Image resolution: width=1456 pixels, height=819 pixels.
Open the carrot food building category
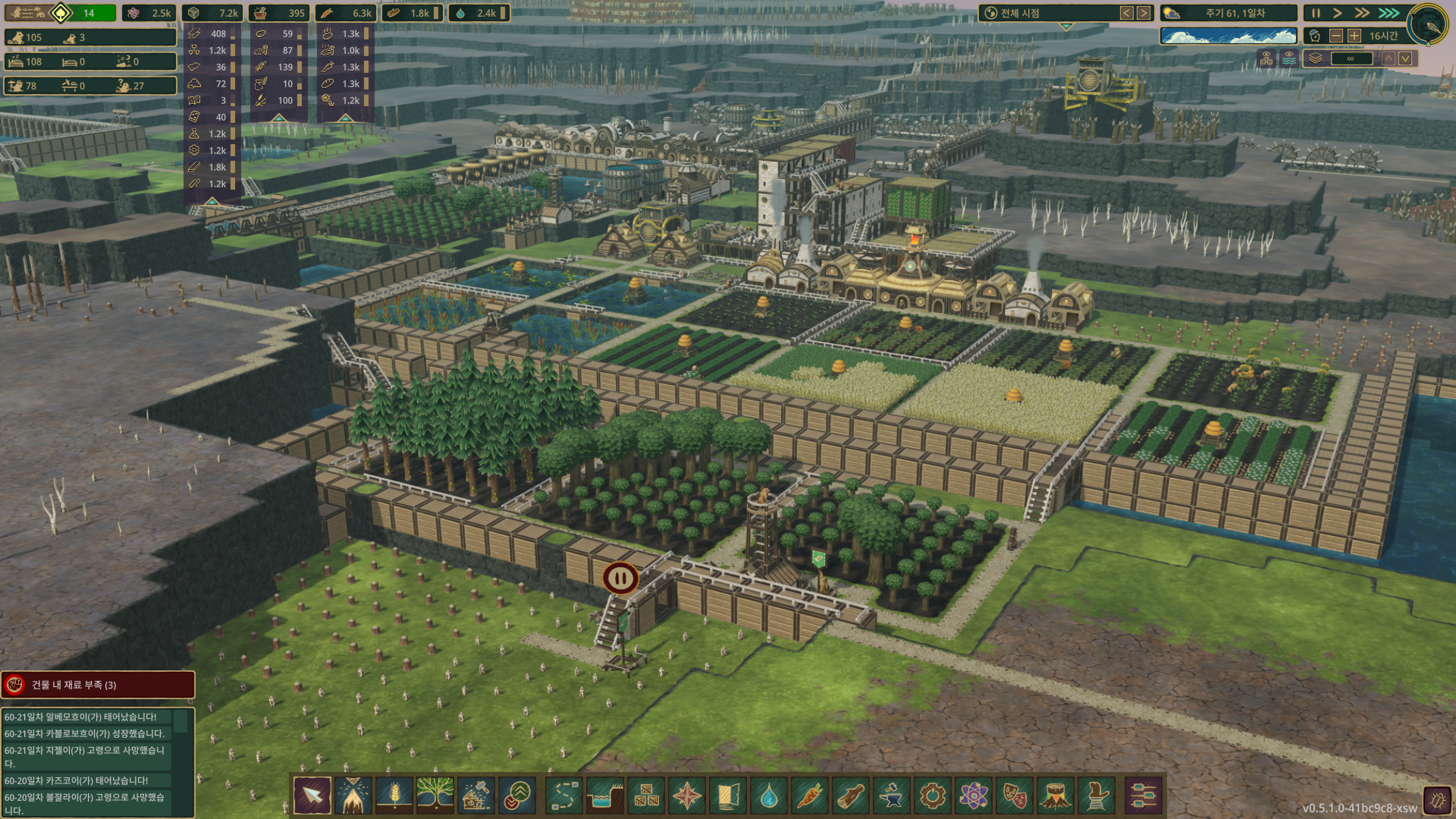coord(810,795)
